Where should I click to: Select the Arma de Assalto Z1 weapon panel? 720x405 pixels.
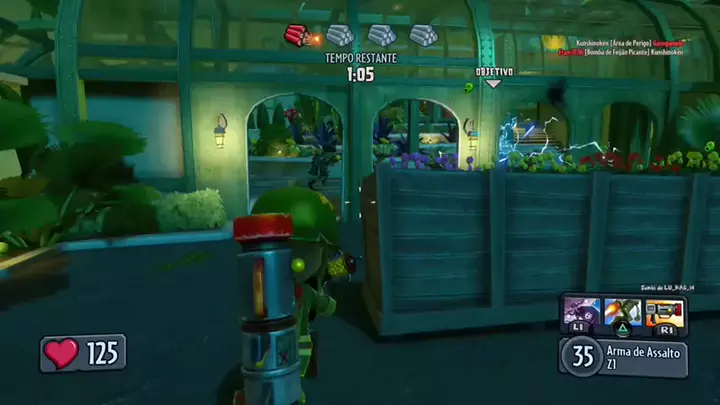click(x=624, y=356)
